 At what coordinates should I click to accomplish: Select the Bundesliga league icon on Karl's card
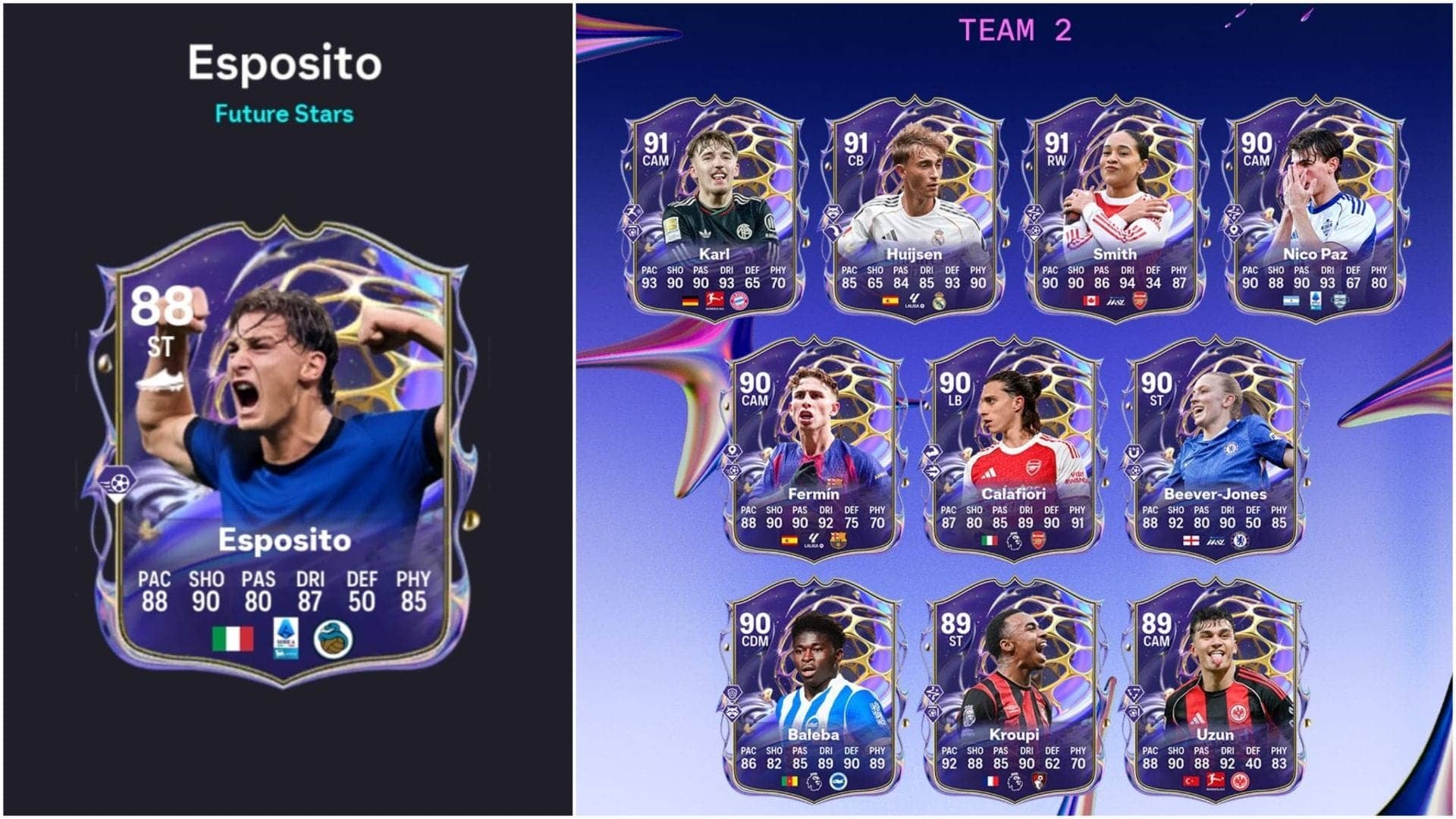click(716, 300)
